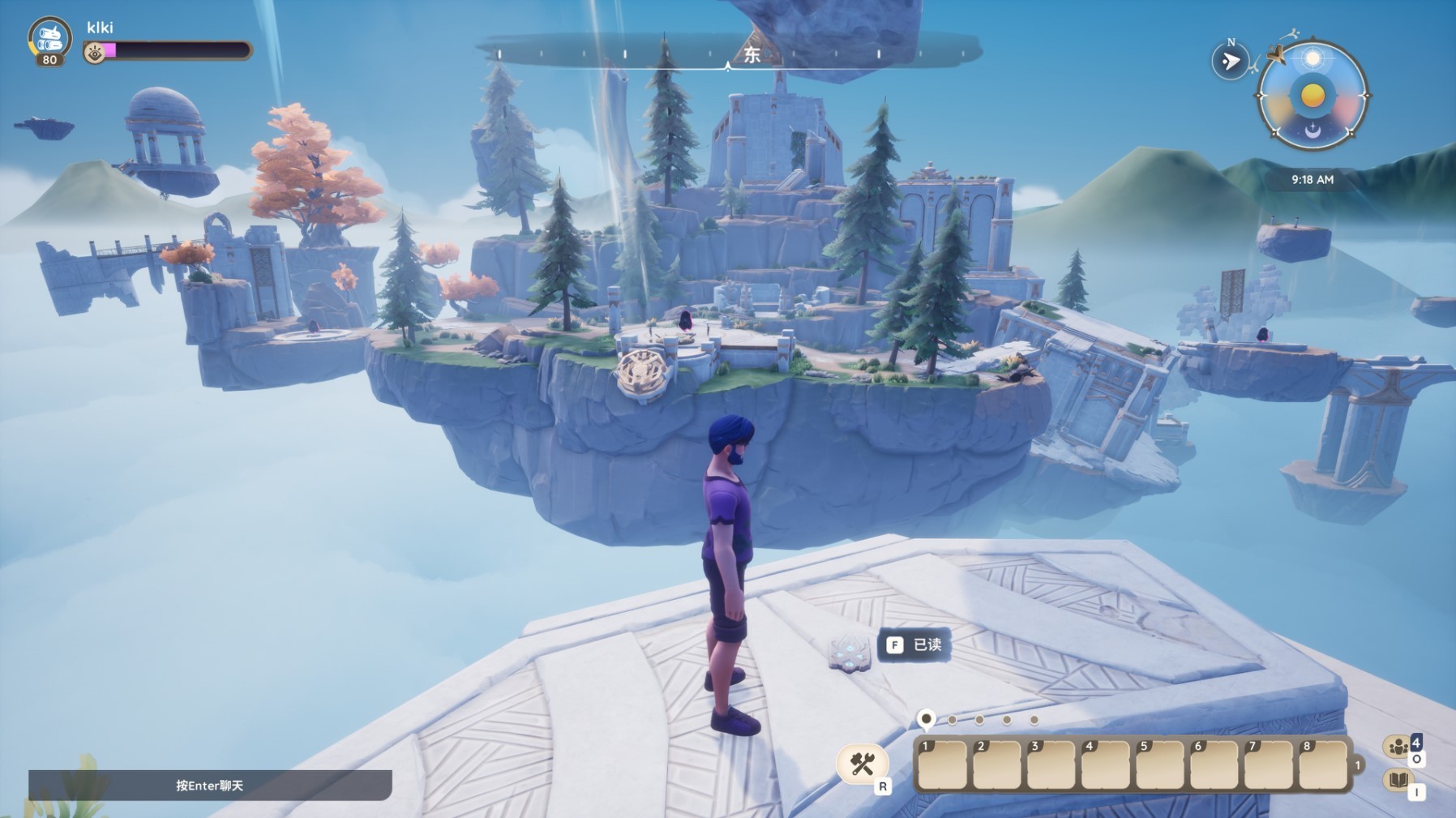
Task: Click the north compass arrow icon
Action: tap(1230, 61)
